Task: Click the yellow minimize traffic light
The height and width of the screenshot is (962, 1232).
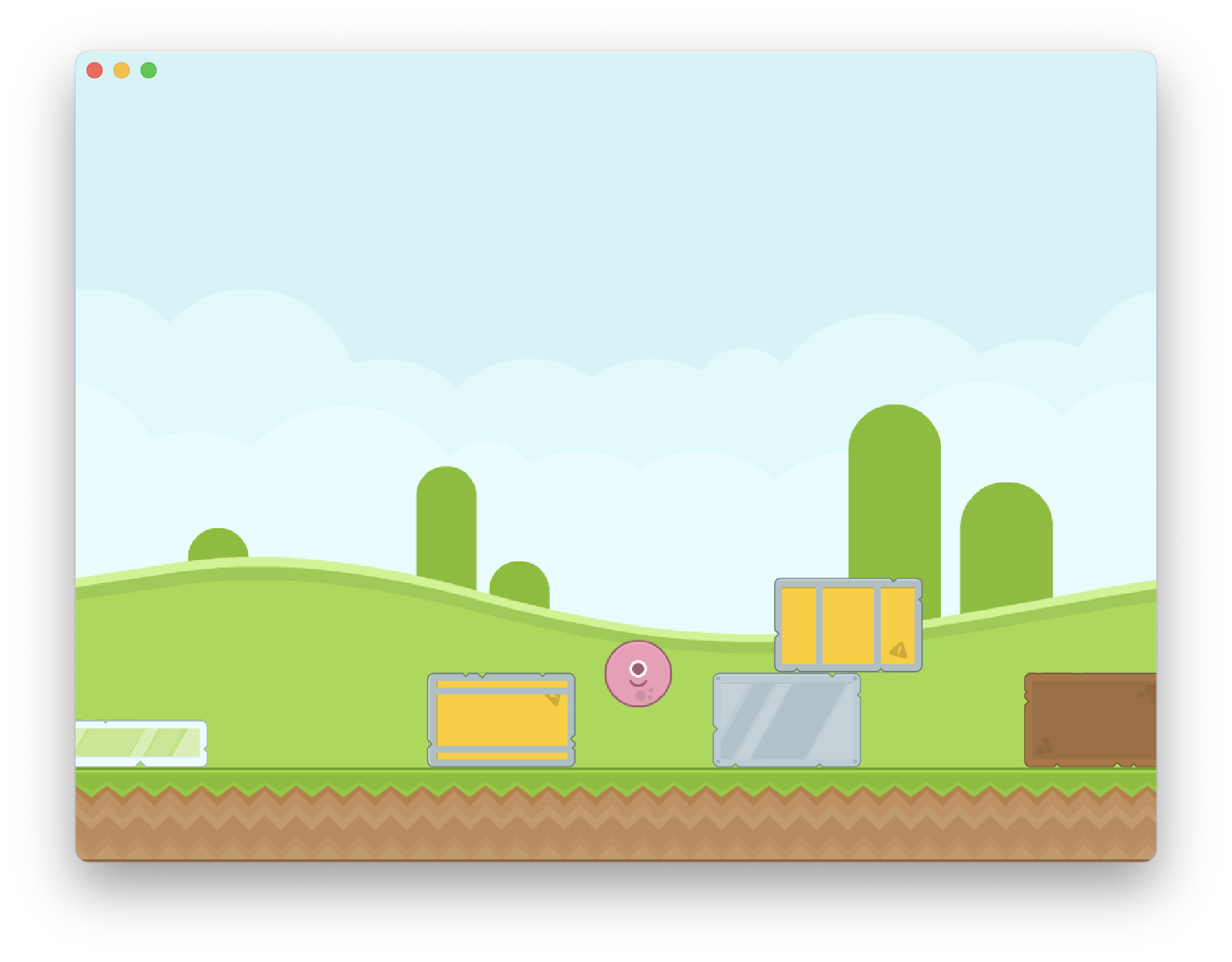Action: pos(121,71)
